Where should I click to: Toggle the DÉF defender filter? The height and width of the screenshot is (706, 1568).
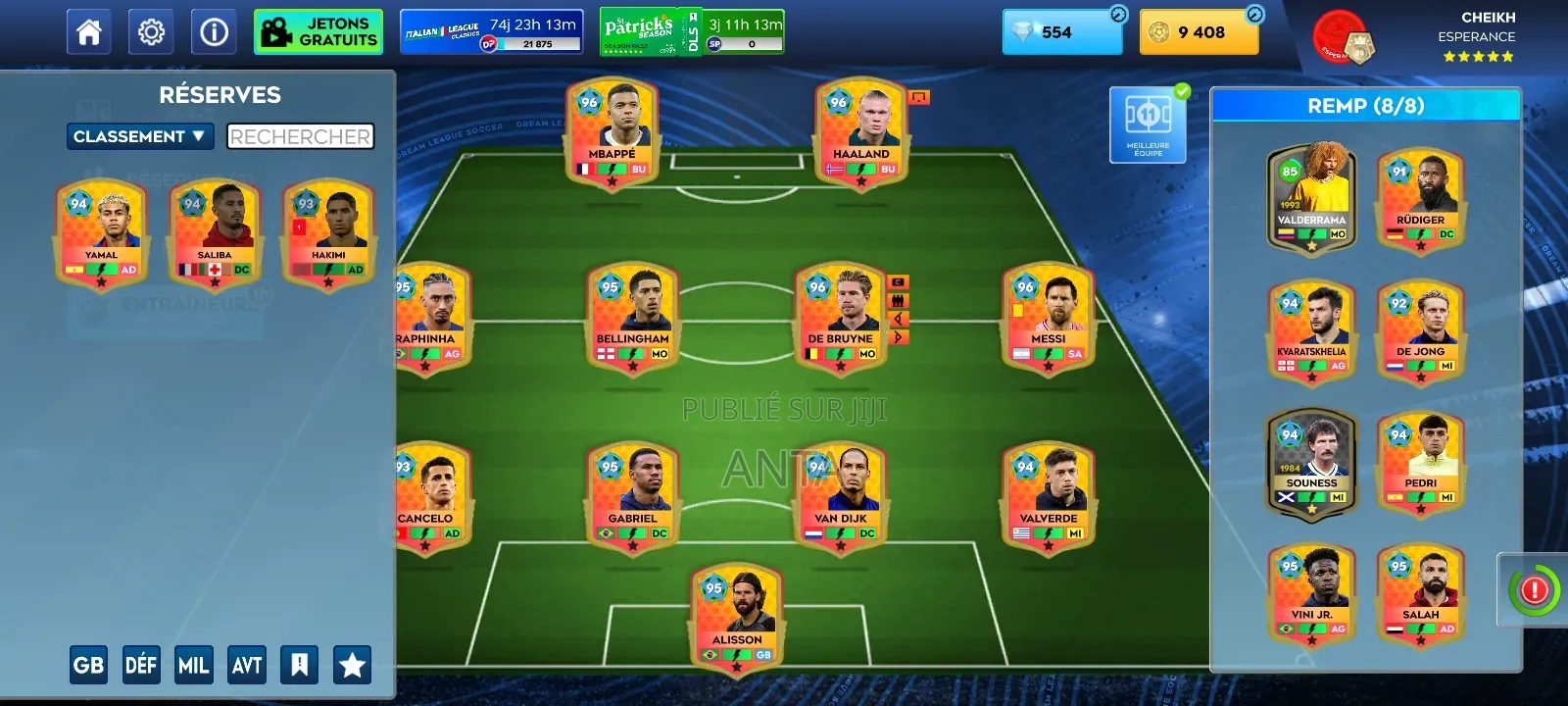pos(141,664)
